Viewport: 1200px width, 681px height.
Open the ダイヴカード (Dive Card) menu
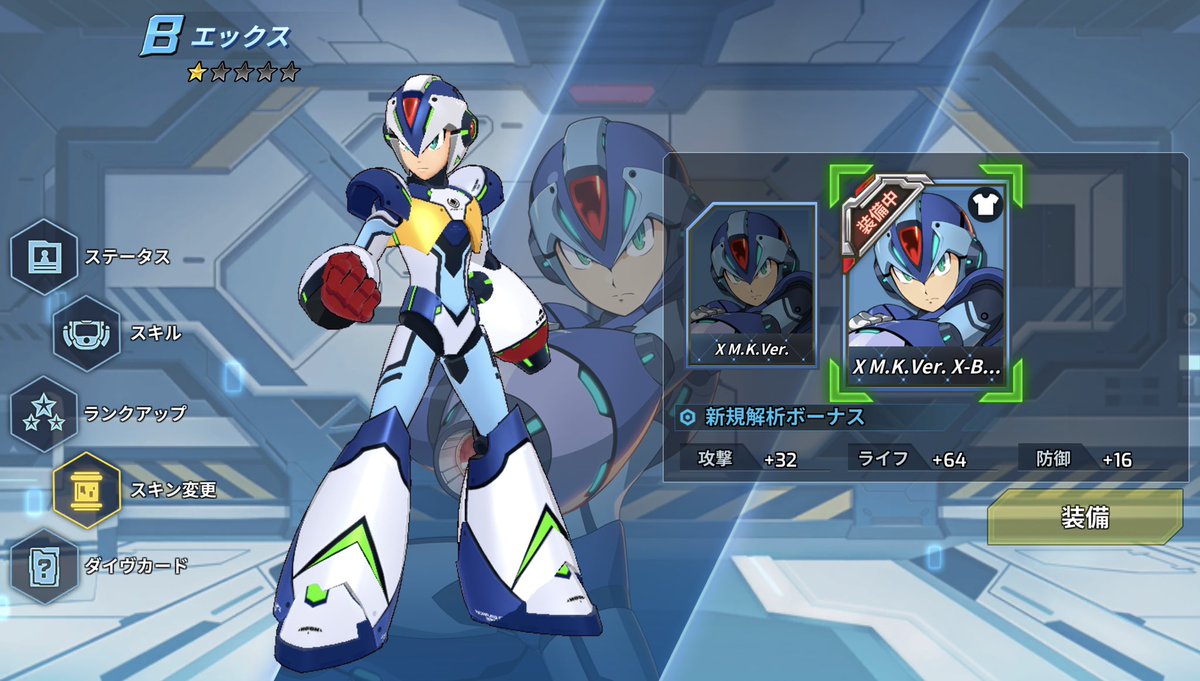pyautogui.click(x=45, y=566)
